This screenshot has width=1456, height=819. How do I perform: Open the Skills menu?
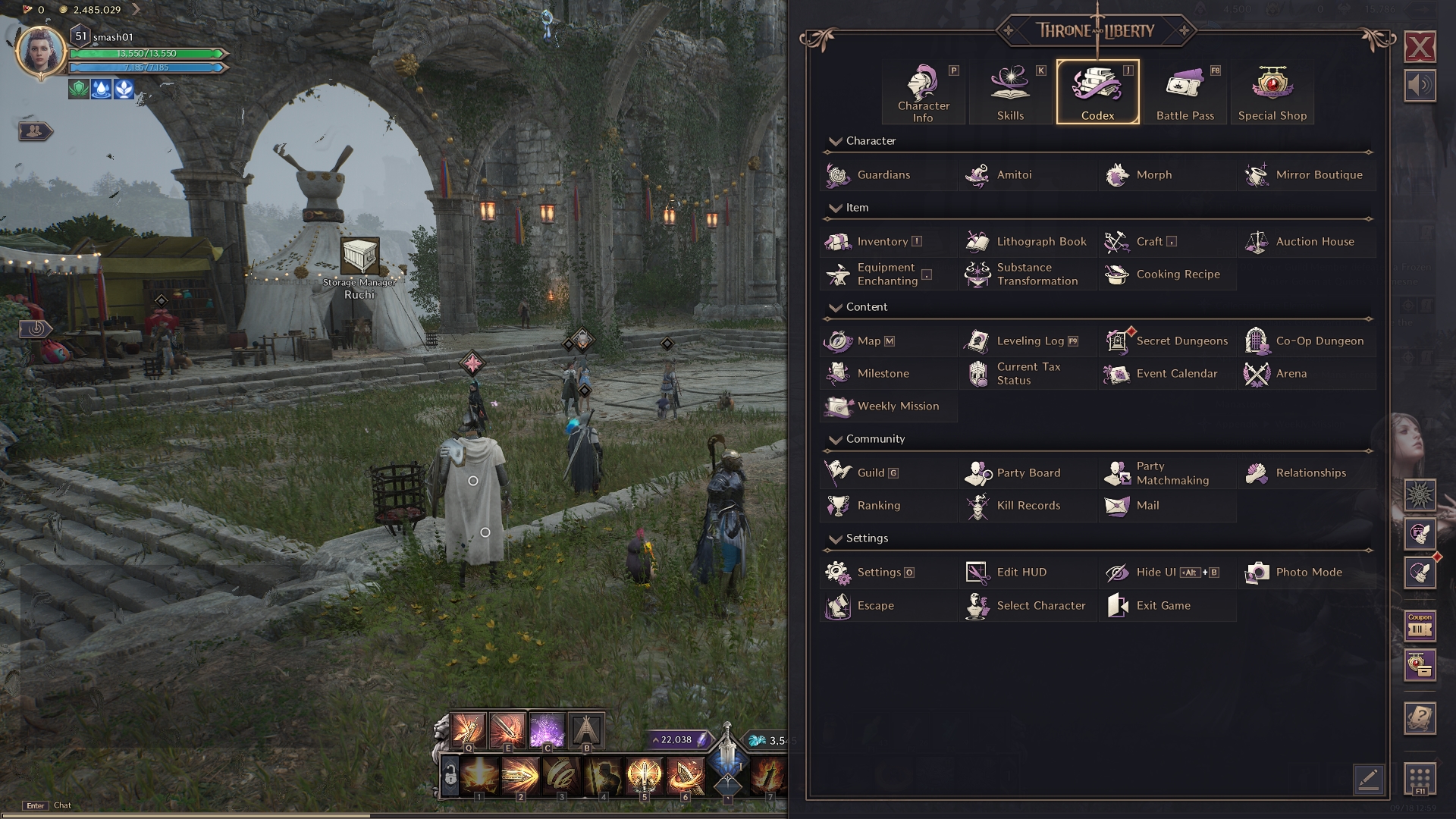[x=1010, y=93]
